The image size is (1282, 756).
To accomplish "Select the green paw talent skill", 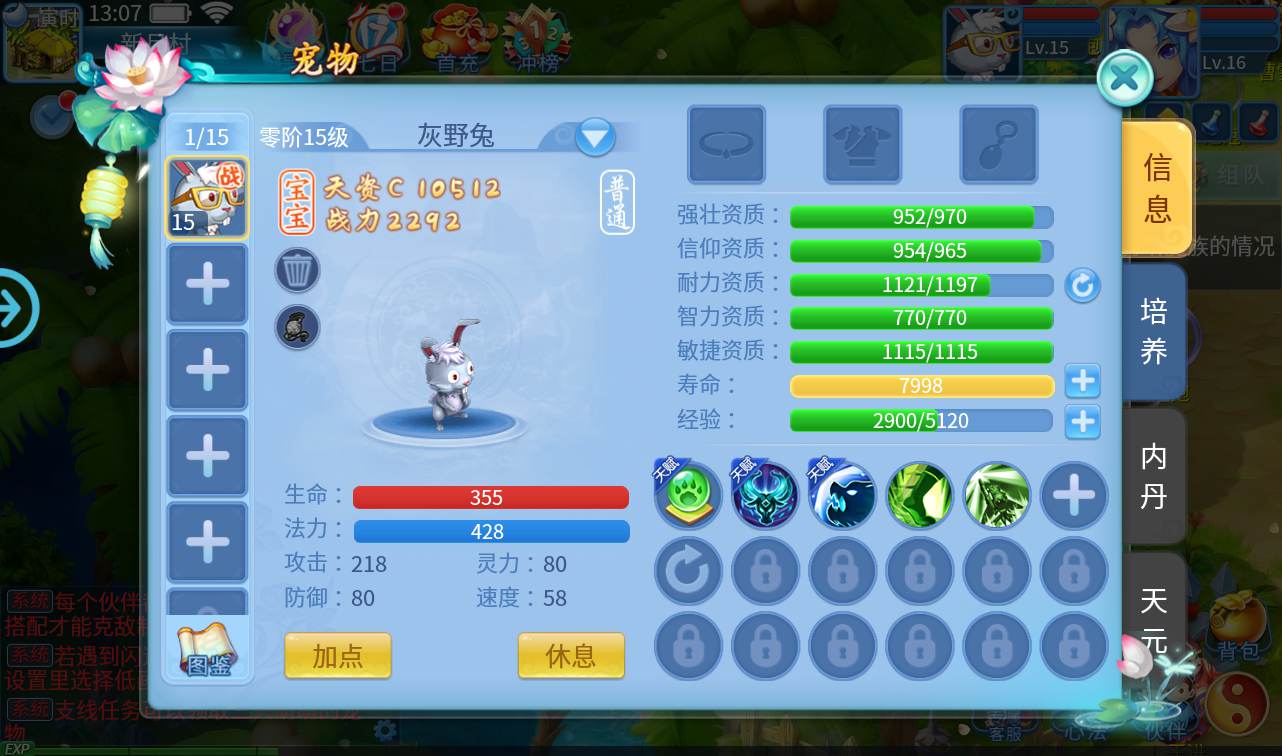I will [x=689, y=496].
